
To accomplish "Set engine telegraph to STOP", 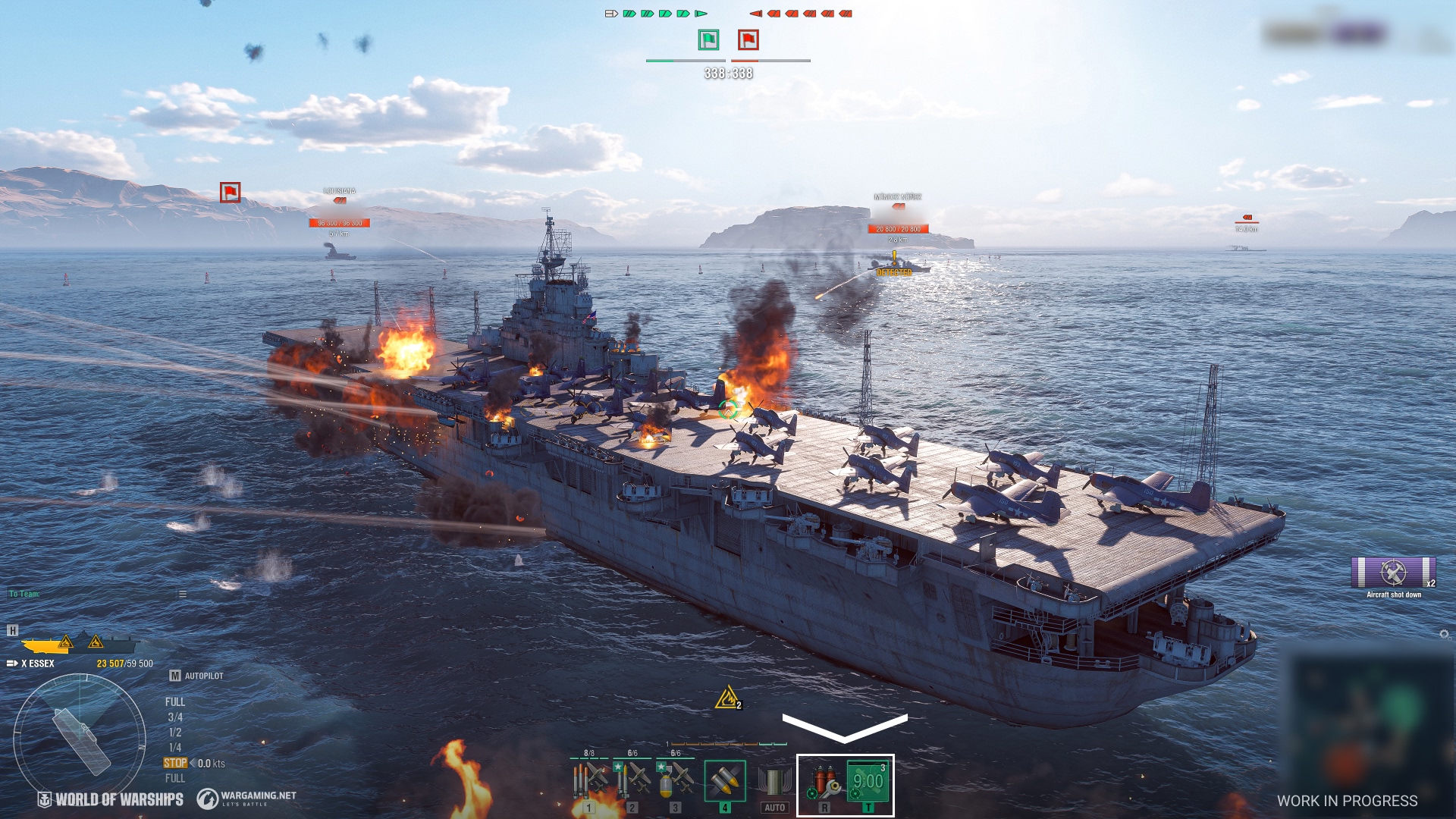I will (x=175, y=762).
